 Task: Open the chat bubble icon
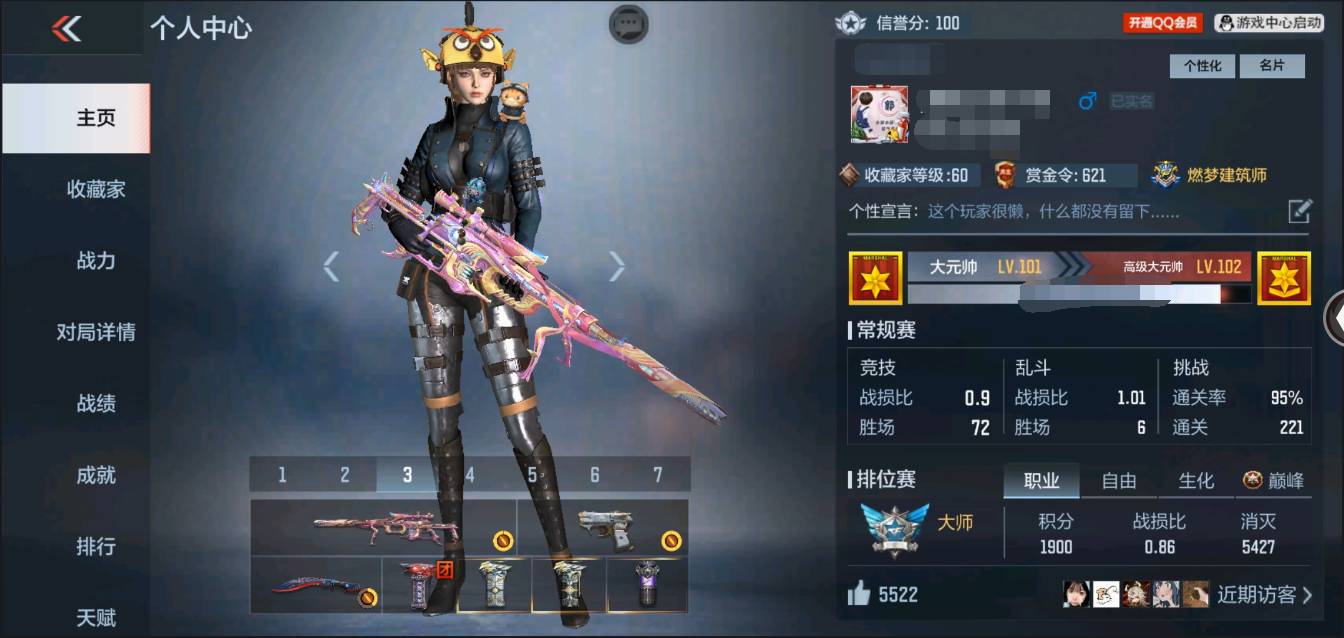[x=628, y=24]
